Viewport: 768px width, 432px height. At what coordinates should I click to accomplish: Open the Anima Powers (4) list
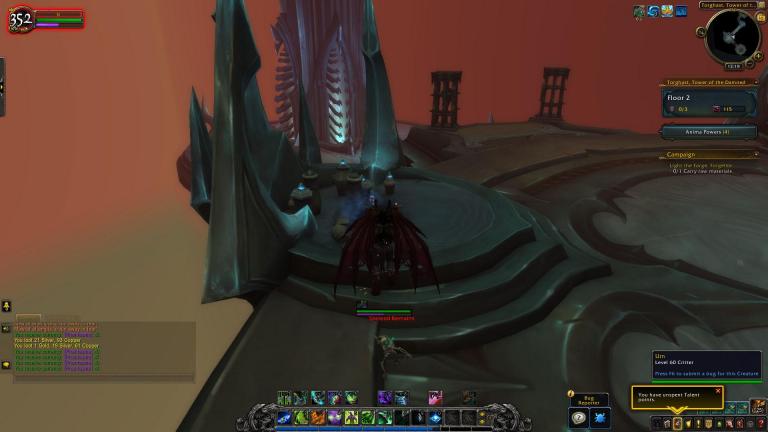[707, 131]
